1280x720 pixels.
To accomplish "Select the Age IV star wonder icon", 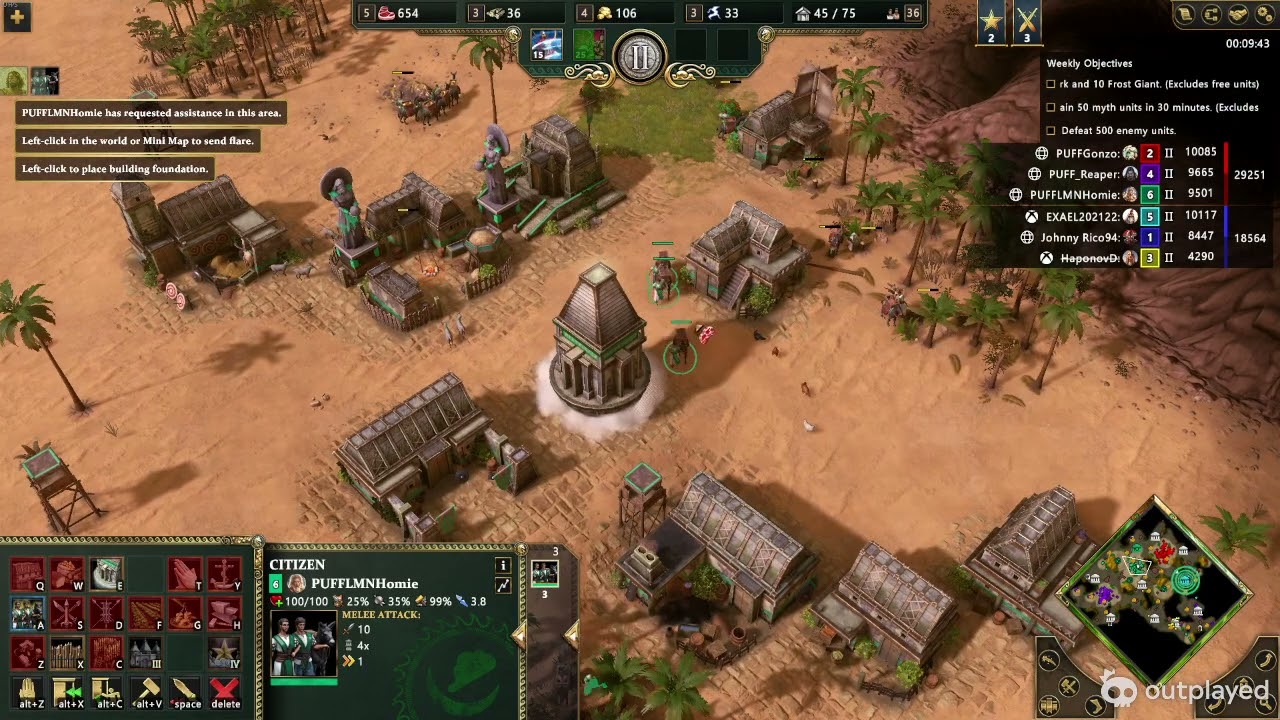I will (224, 652).
